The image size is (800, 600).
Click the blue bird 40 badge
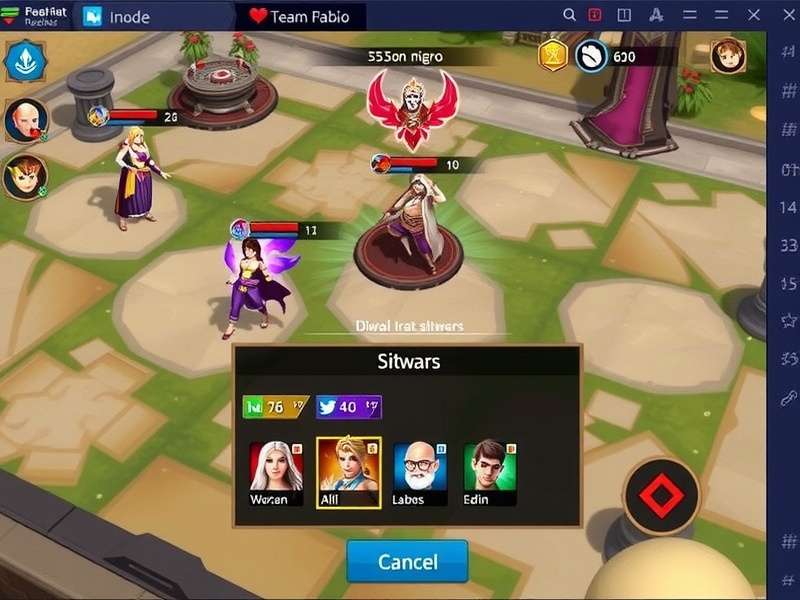348,407
